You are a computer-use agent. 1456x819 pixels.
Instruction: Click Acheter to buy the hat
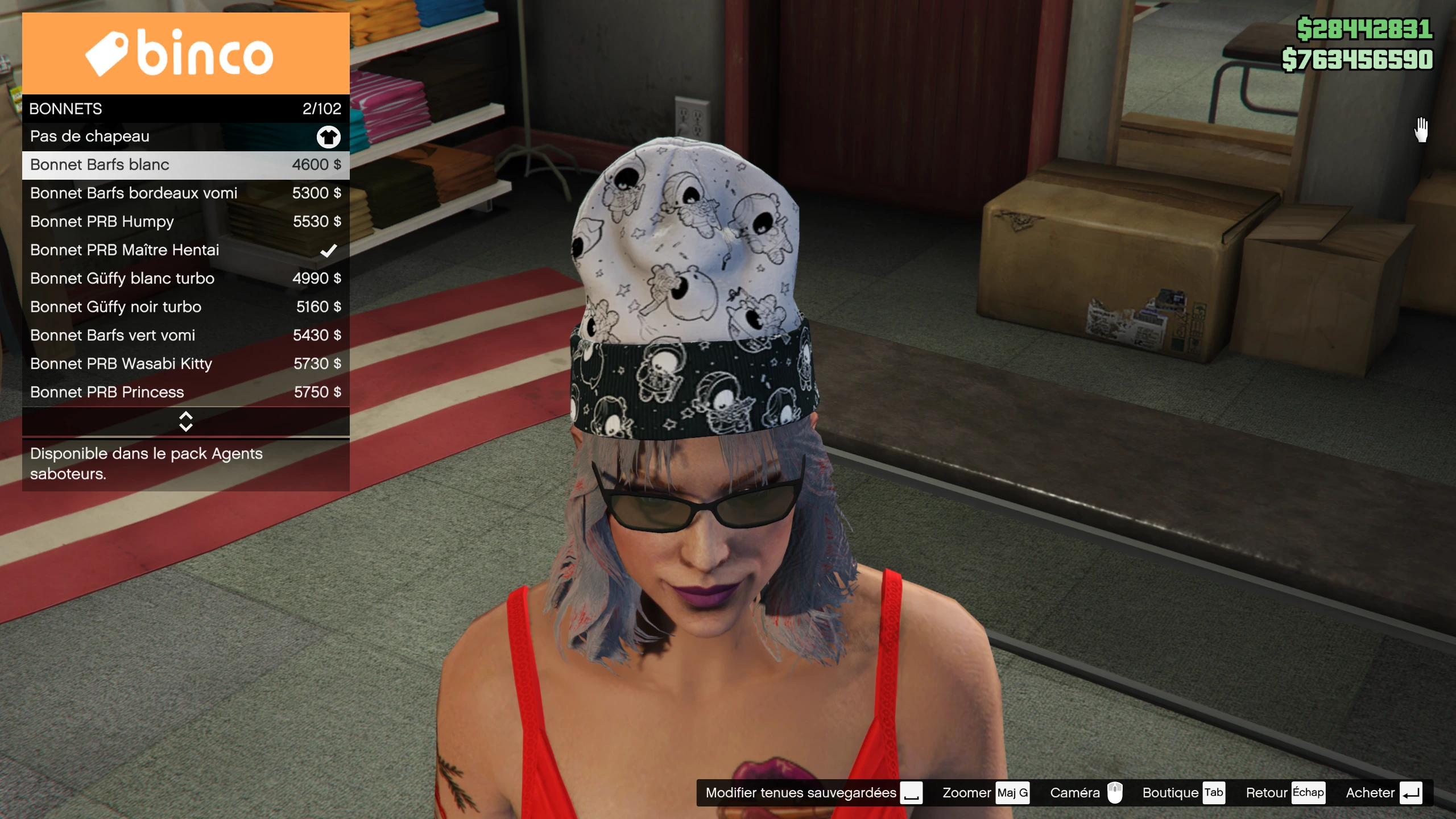(x=1383, y=793)
